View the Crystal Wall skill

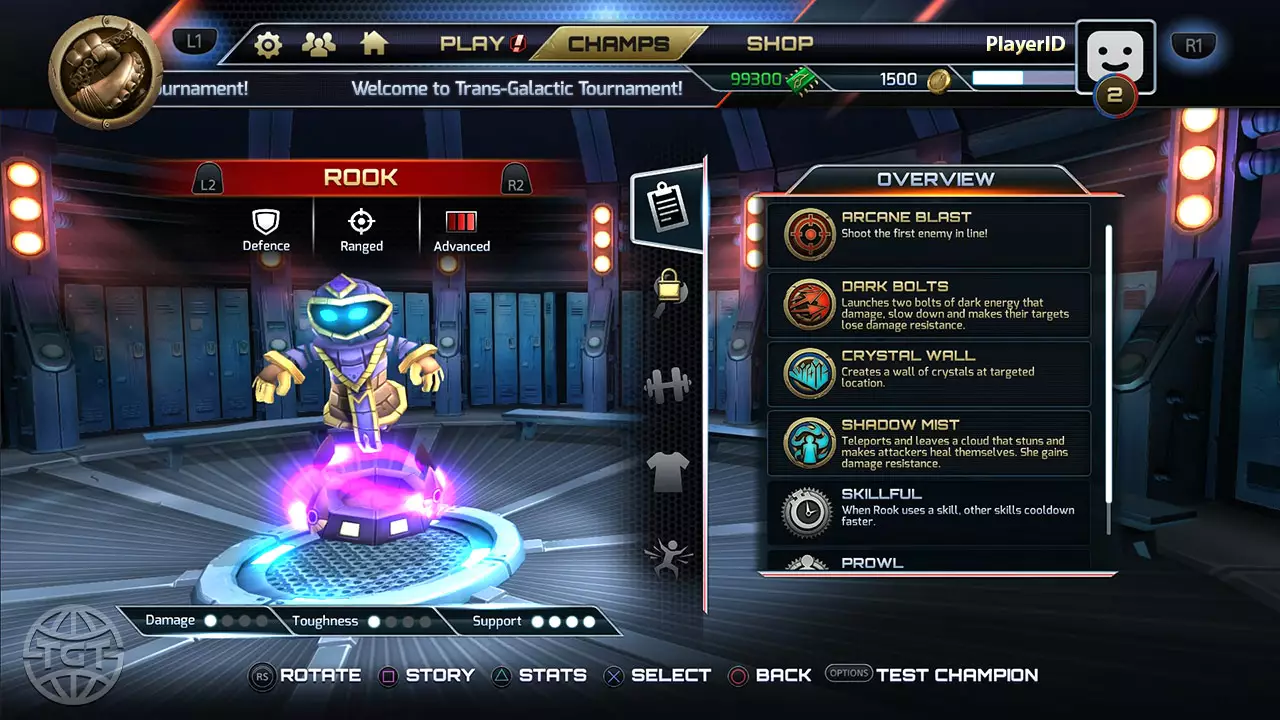(x=928, y=373)
